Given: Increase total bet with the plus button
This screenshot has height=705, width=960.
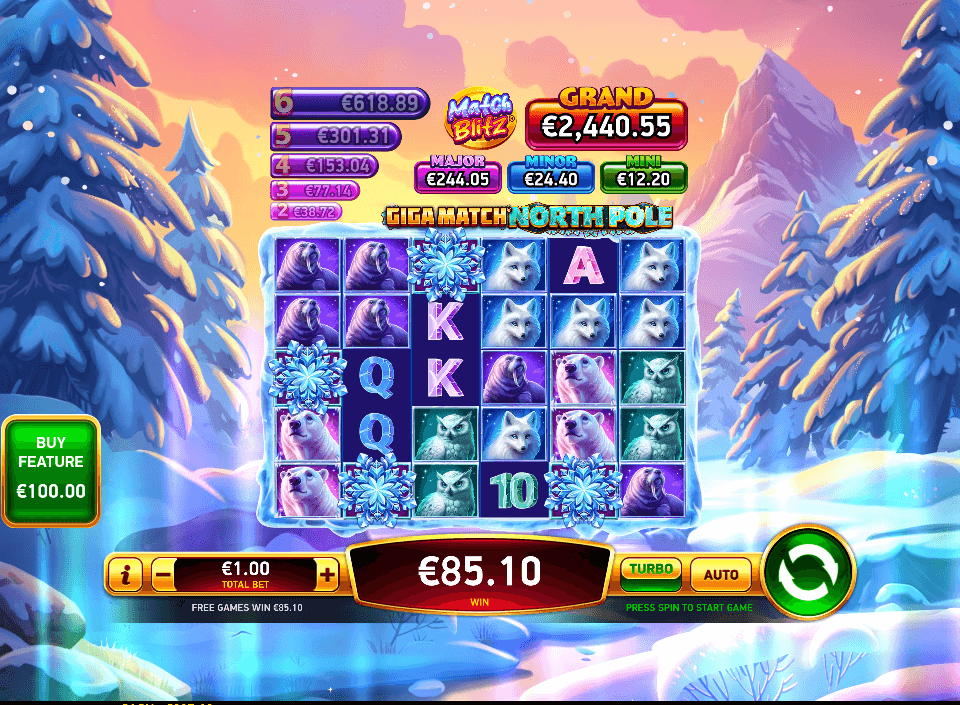Looking at the screenshot, I should pos(327,574).
